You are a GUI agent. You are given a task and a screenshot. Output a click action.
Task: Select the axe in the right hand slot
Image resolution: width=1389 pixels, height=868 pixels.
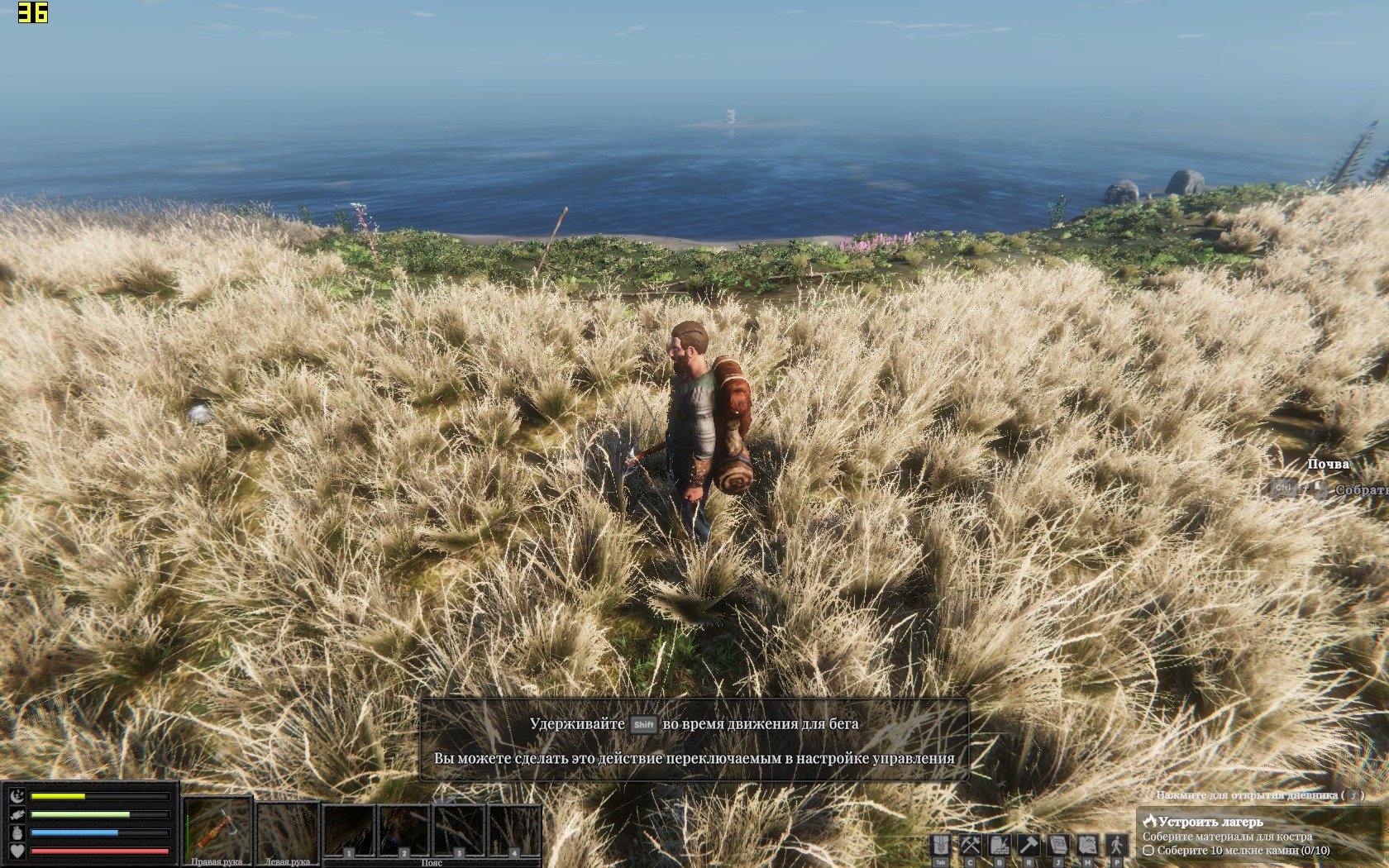[217, 829]
